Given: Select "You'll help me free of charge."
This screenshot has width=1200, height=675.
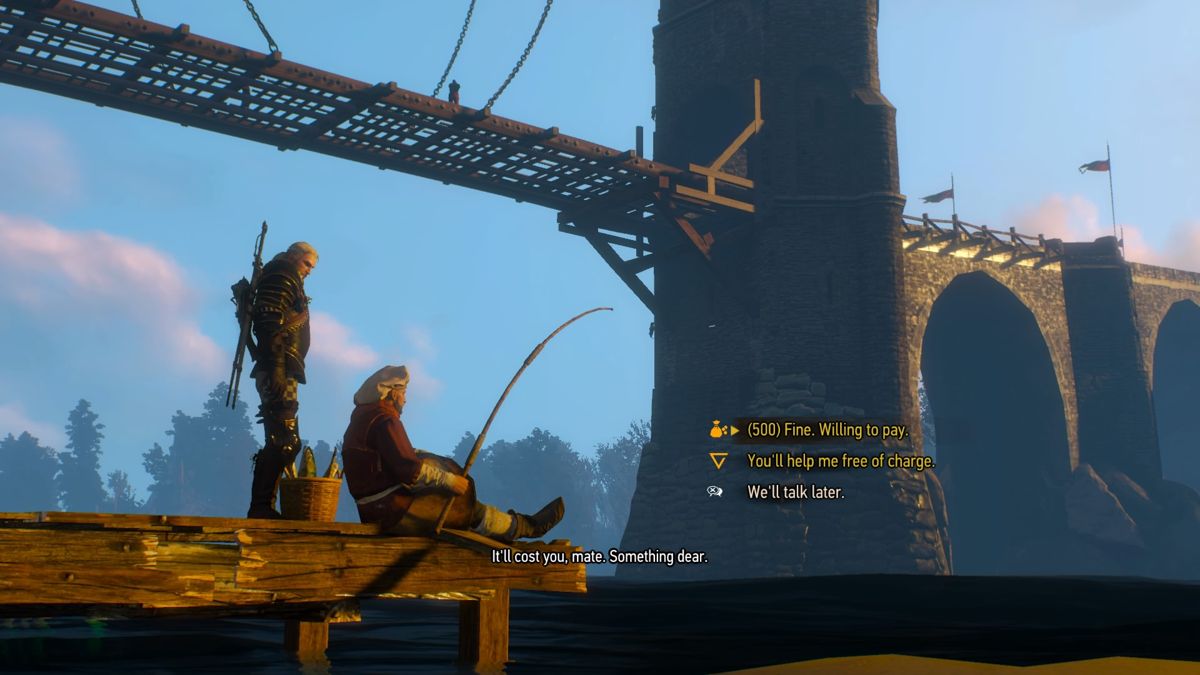Looking at the screenshot, I should click(x=841, y=461).
